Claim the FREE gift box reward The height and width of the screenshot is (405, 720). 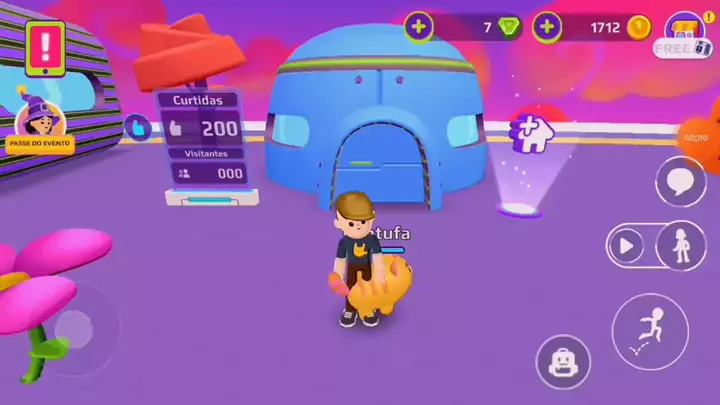click(x=685, y=35)
